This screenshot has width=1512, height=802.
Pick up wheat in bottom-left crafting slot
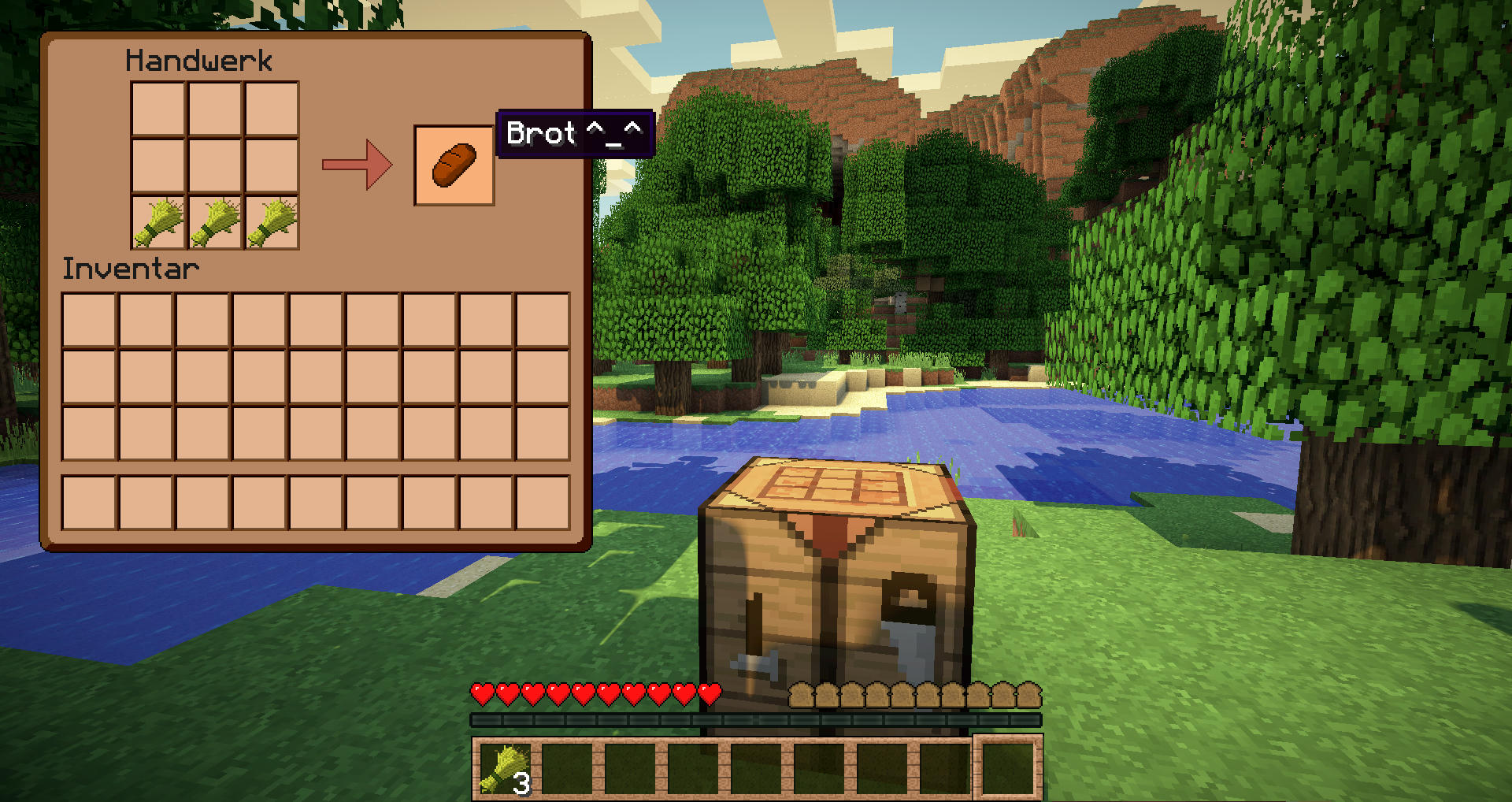158,223
